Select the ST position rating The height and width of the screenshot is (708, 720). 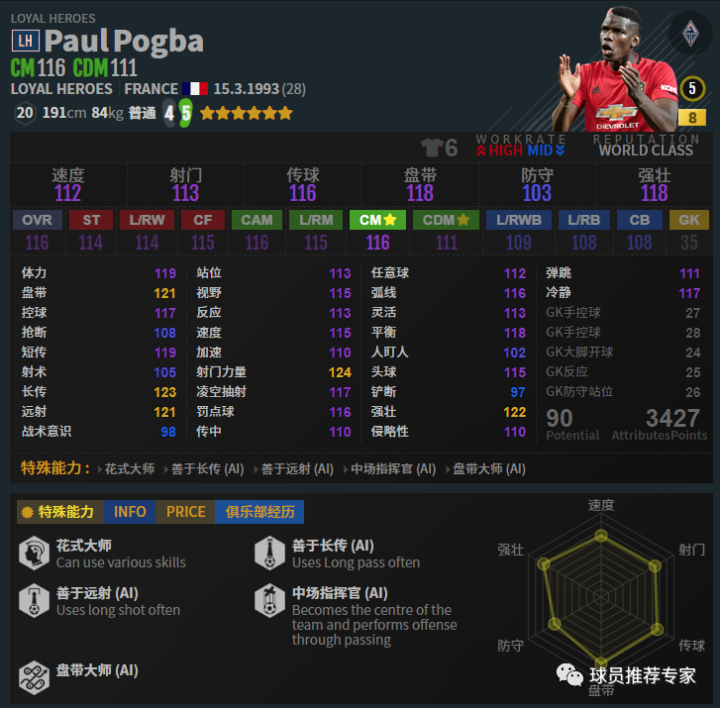[x=91, y=220]
